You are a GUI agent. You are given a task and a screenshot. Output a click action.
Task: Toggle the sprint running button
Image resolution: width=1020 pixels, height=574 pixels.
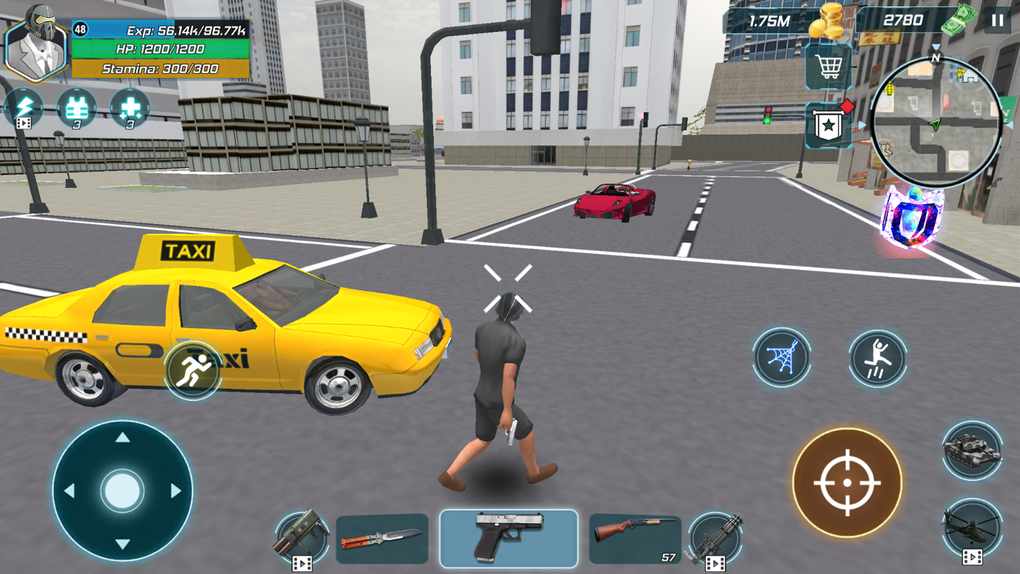[x=192, y=370]
